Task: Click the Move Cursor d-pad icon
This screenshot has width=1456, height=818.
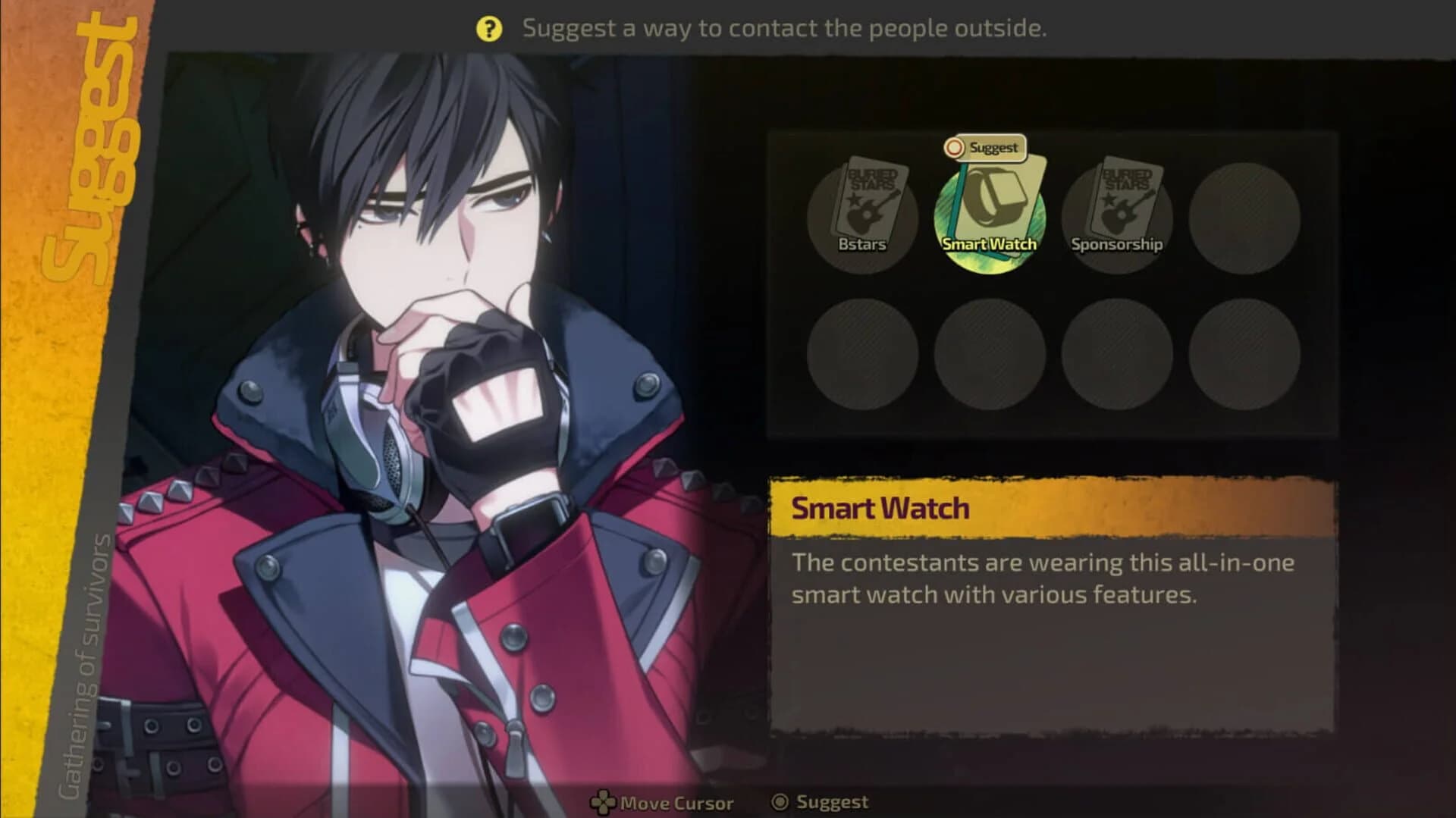Action: click(603, 801)
